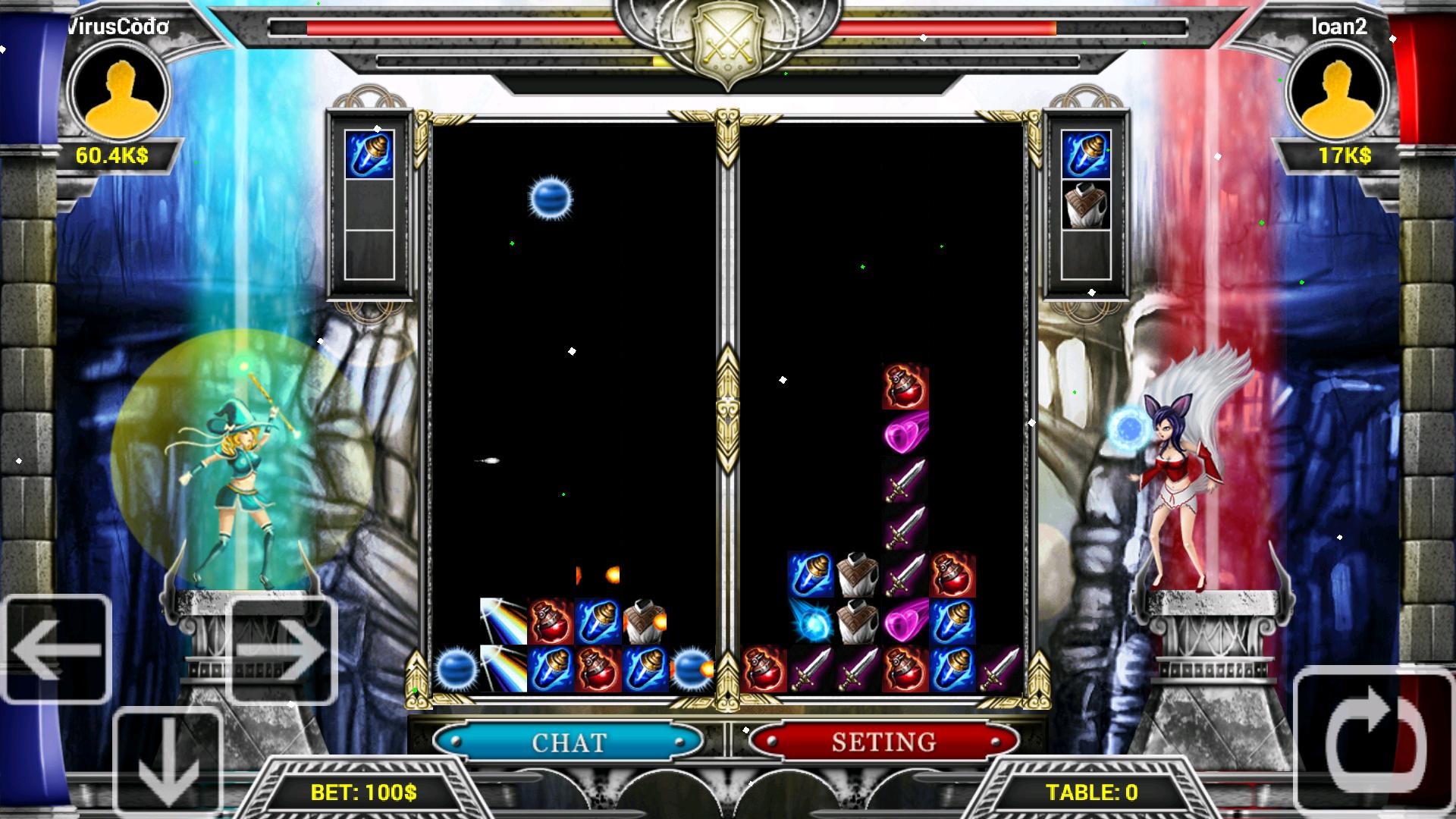
Task: Tap the down arrow drop button
Action: (x=167, y=762)
